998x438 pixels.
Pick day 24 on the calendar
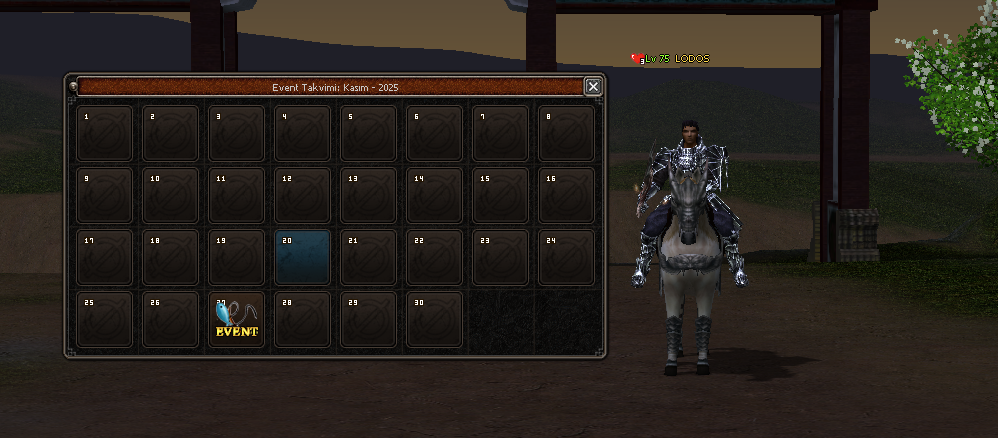tap(567, 257)
